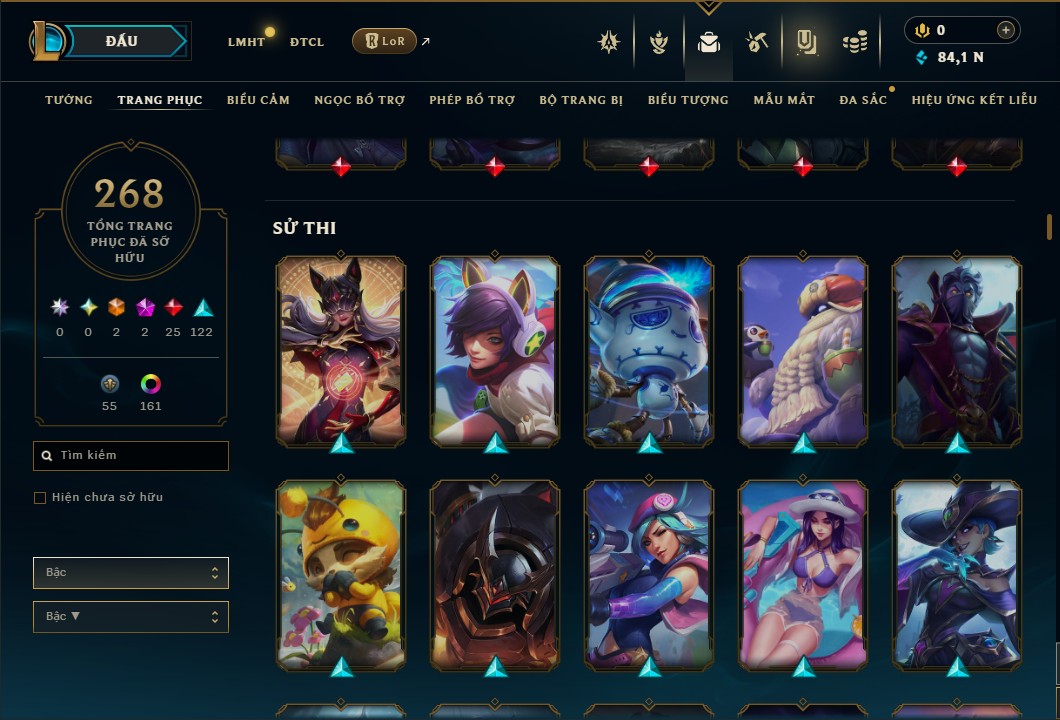Select the yellow bee Teemo skin card
The height and width of the screenshot is (720, 1060).
click(341, 574)
